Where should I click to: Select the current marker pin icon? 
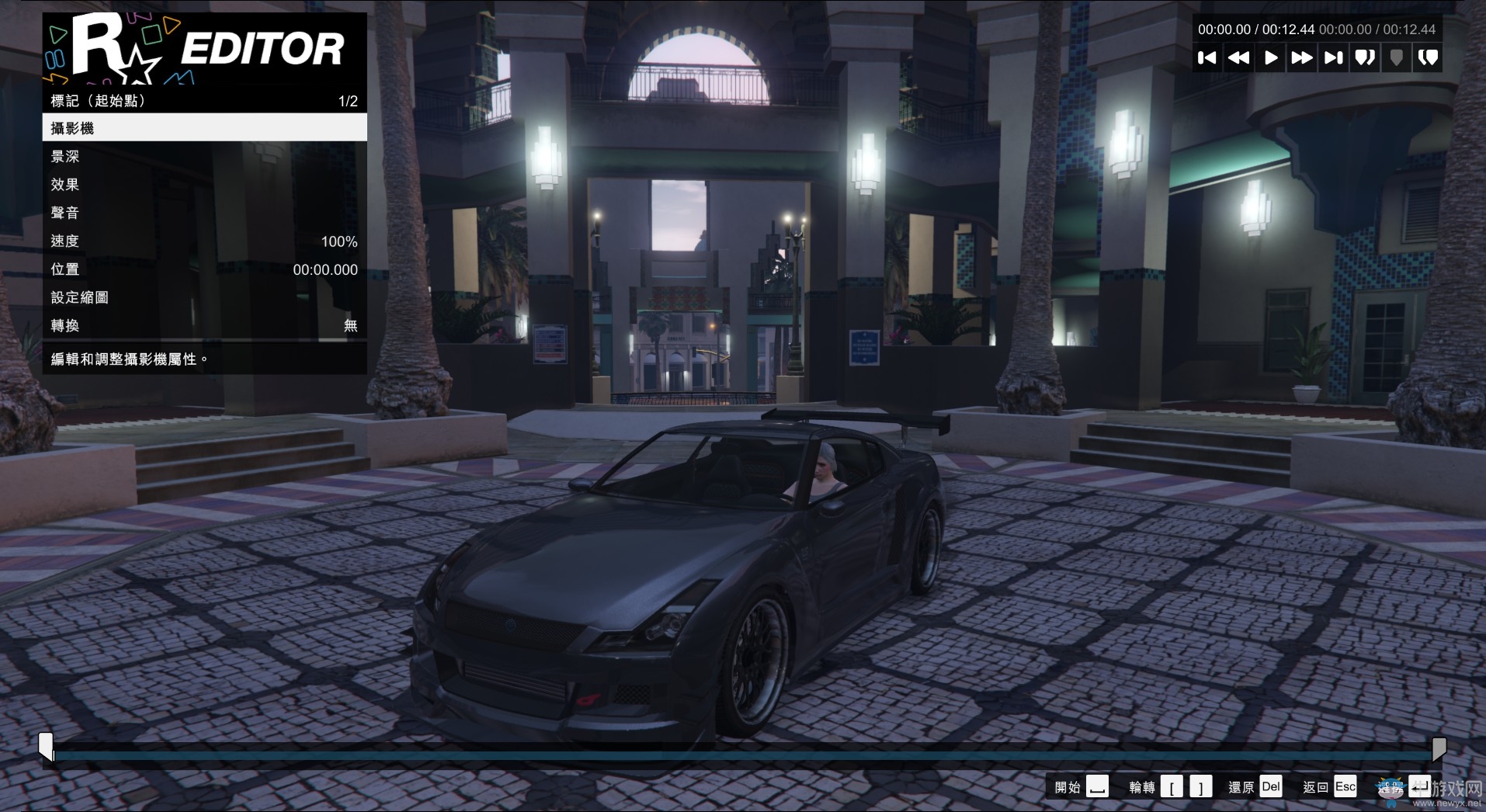(x=1397, y=57)
